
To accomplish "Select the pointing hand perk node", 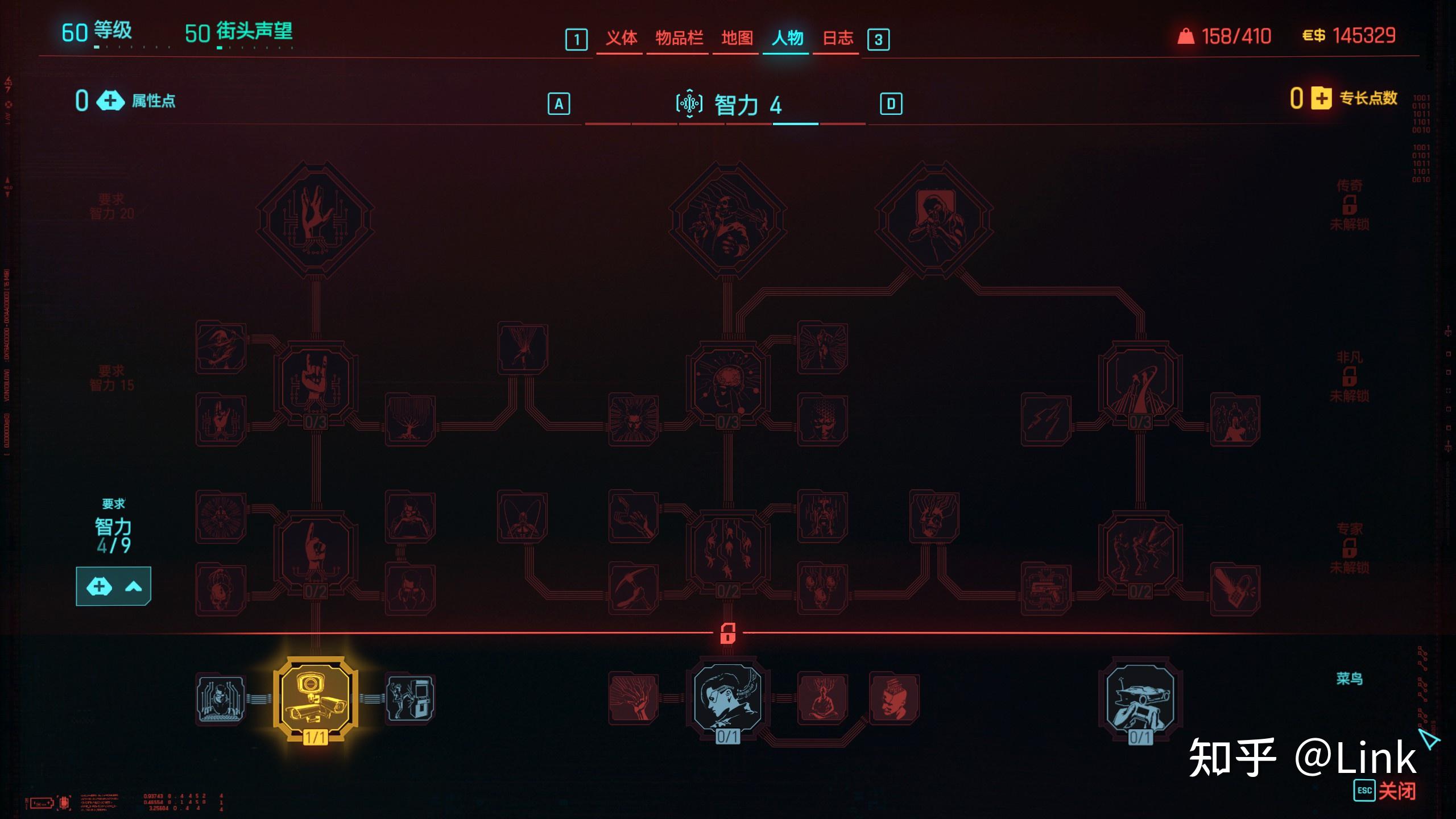I will [316, 551].
